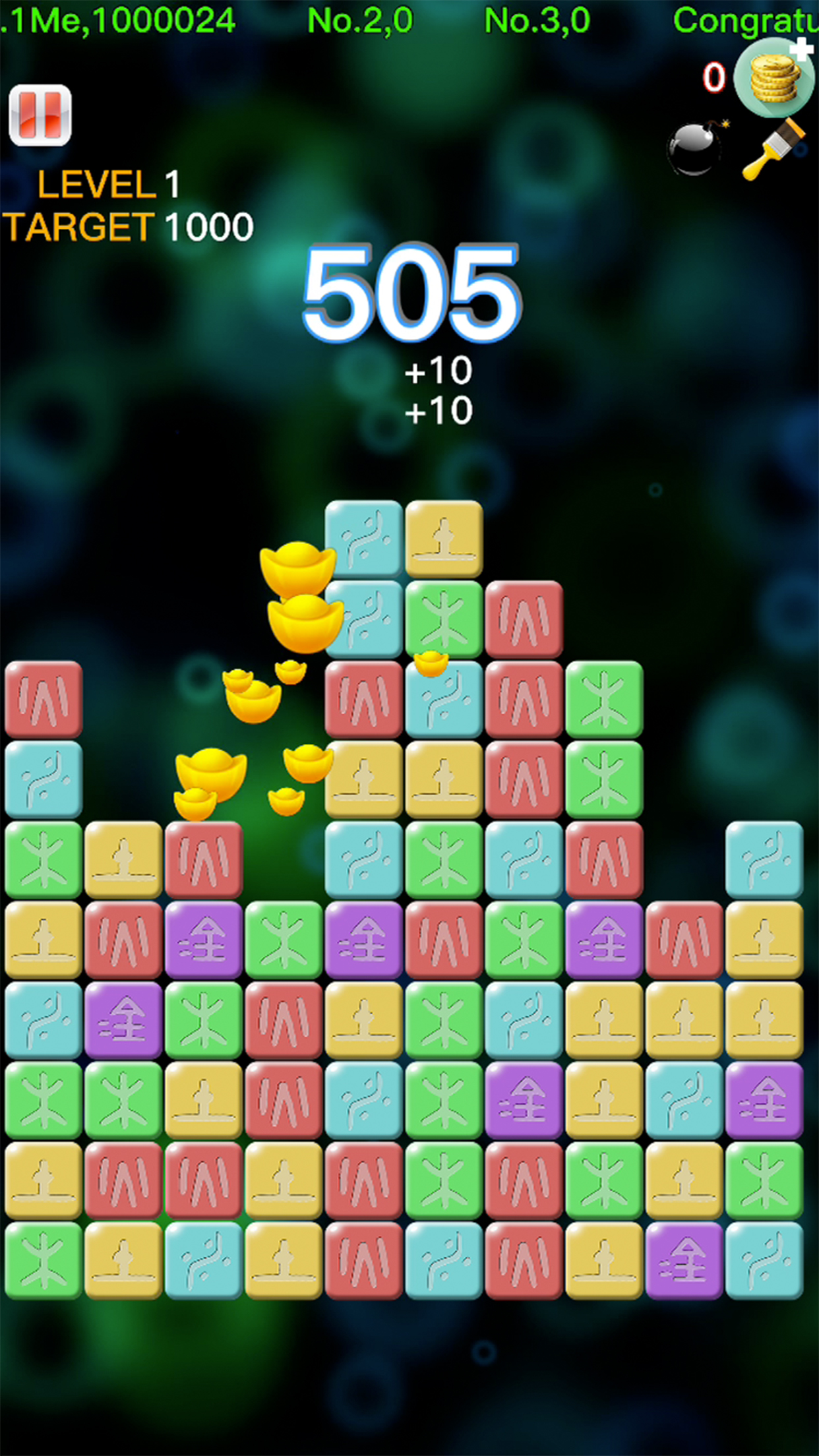Select the topmost yellow tile on the board

click(444, 539)
